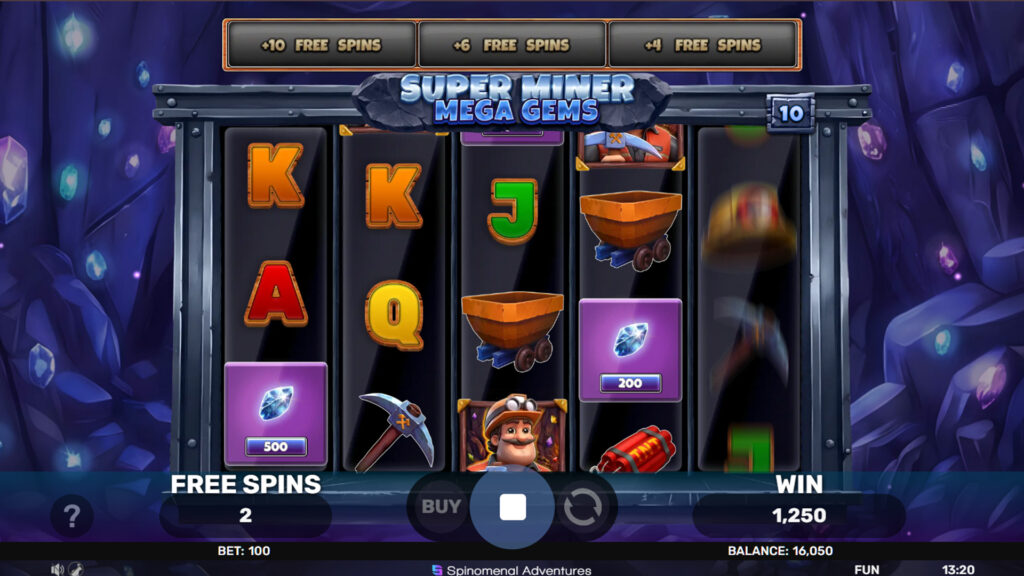This screenshot has width=1024, height=576.
Task: Open the help question mark menu
Action: click(x=71, y=517)
